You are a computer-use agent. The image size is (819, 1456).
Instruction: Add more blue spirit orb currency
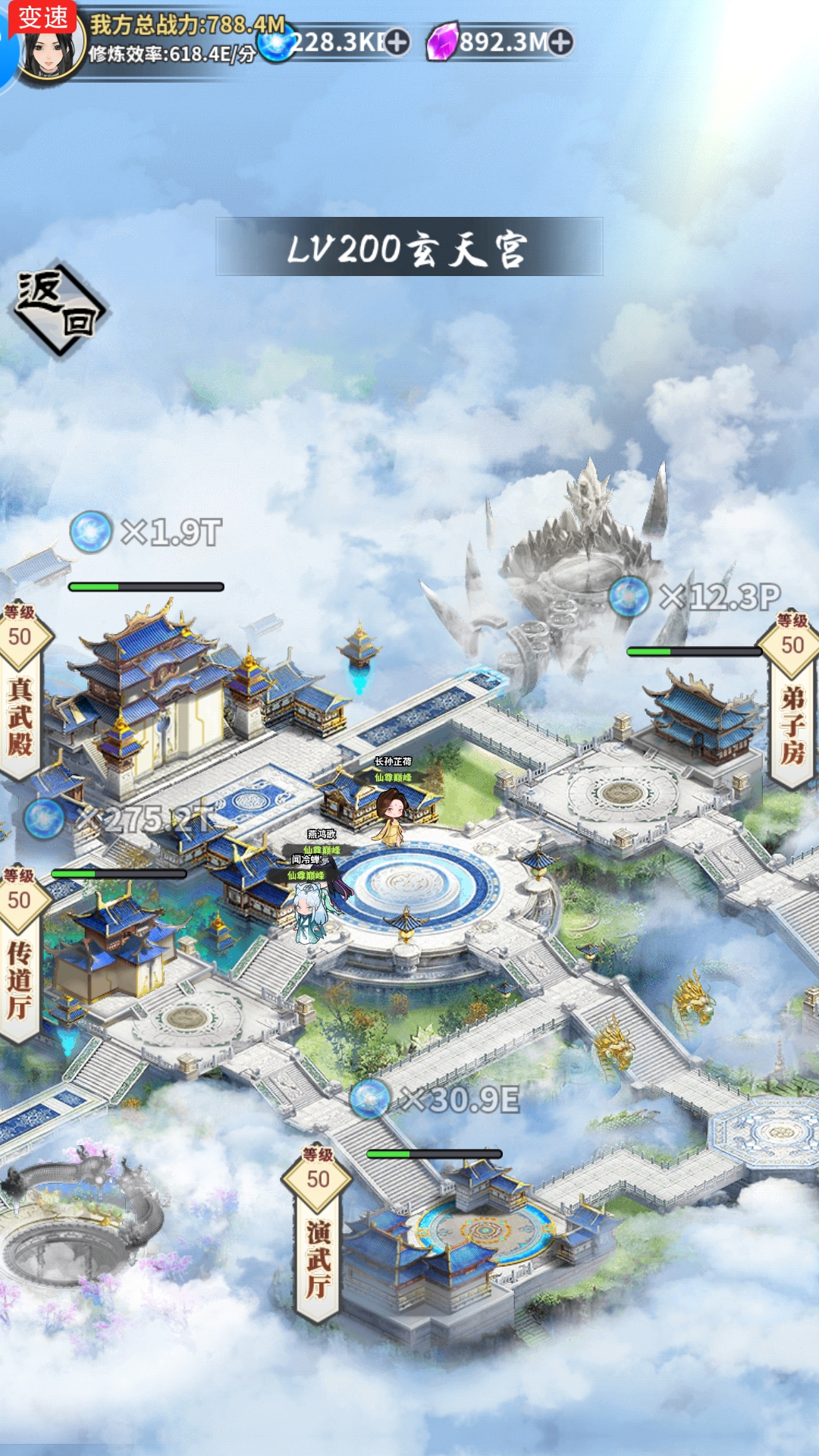click(397, 42)
